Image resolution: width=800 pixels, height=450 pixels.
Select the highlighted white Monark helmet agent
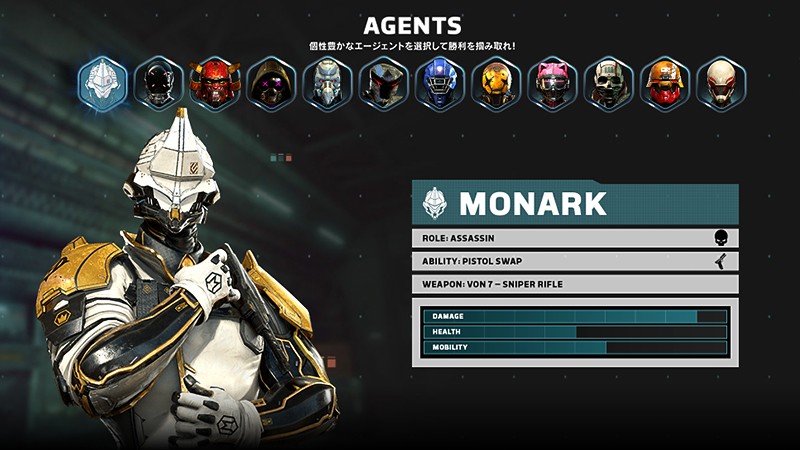tap(103, 83)
